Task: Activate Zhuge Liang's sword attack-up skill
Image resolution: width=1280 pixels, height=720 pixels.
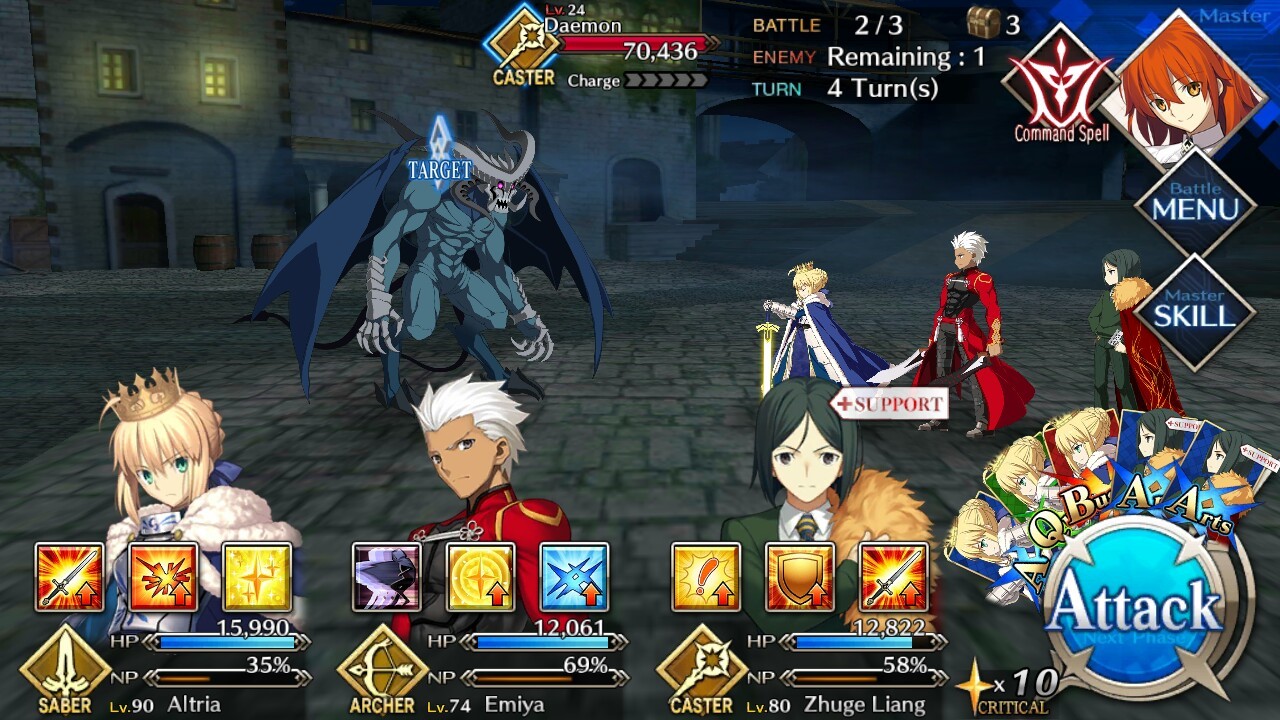Action: click(894, 577)
